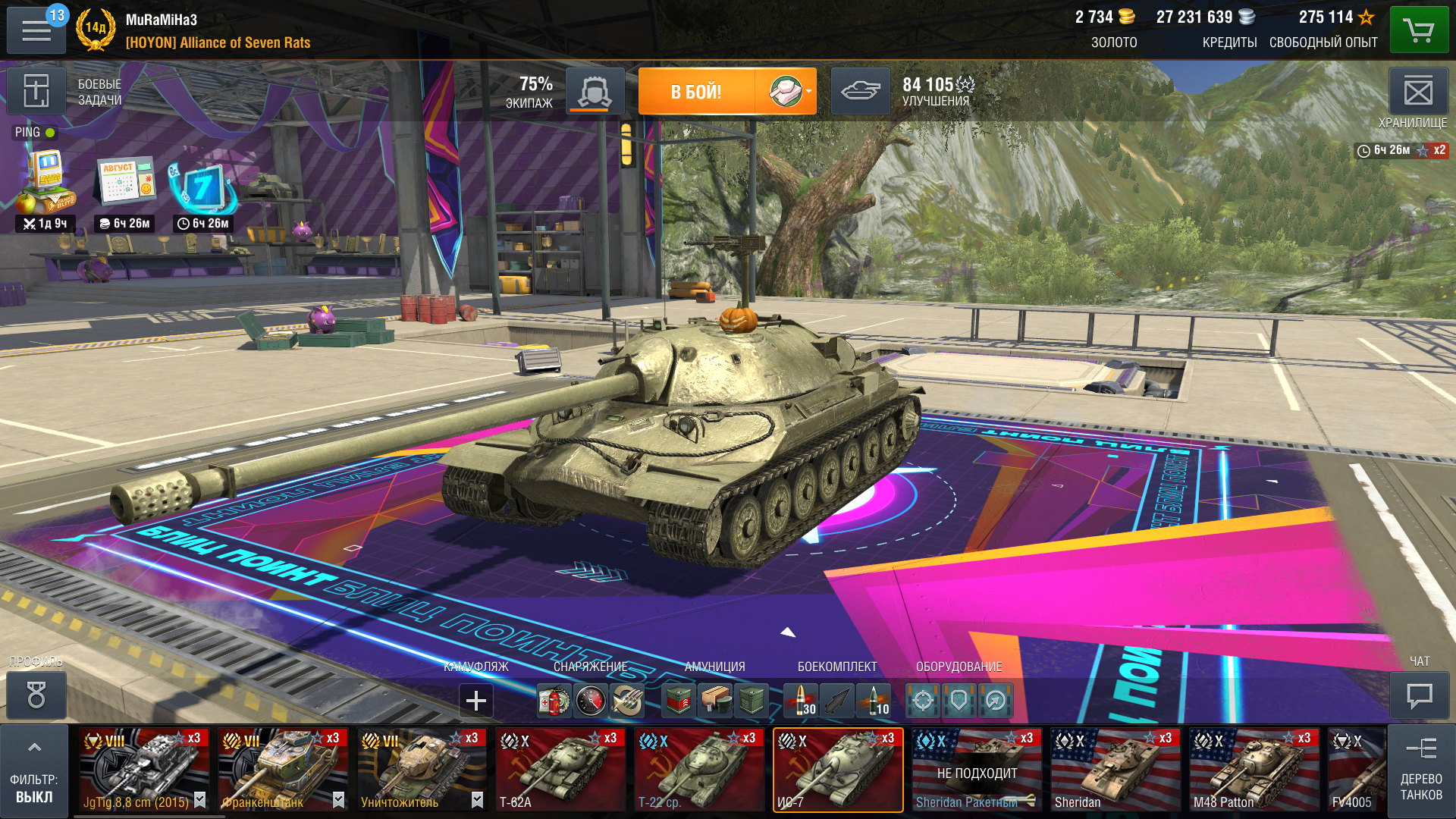This screenshot has width=1456, height=819.
Task: Open the player profile
Action: (36, 695)
